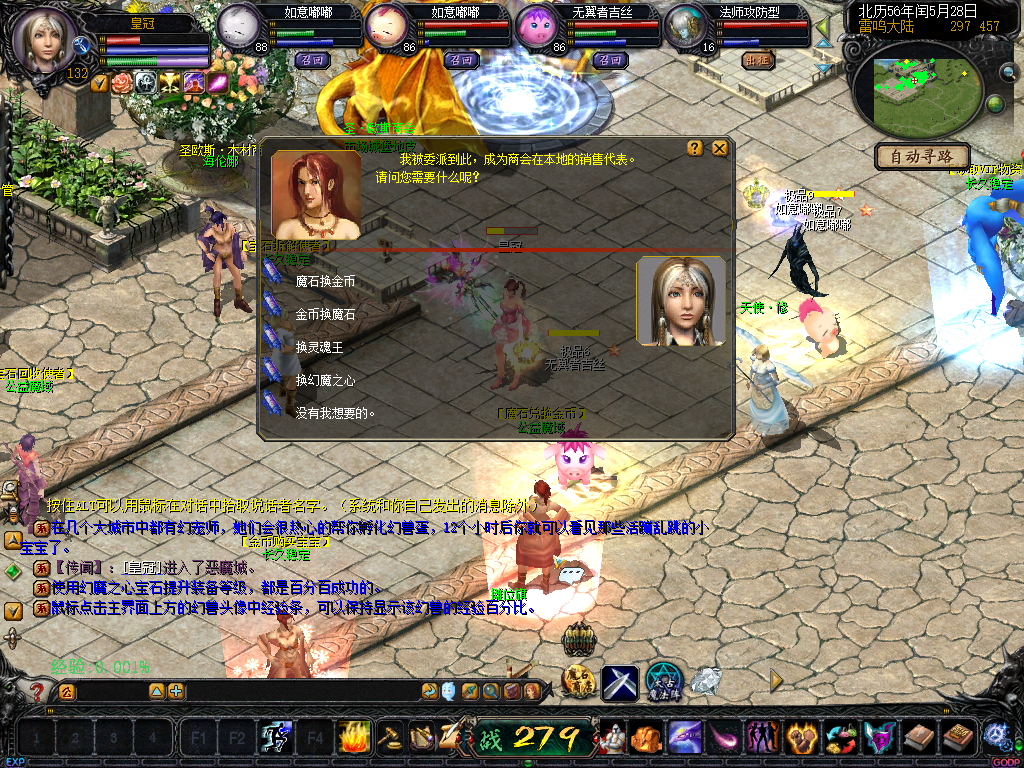The height and width of the screenshot is (768, 1024).
Task: Open the settings gear in bottom corner
Action: pos(996,737)
